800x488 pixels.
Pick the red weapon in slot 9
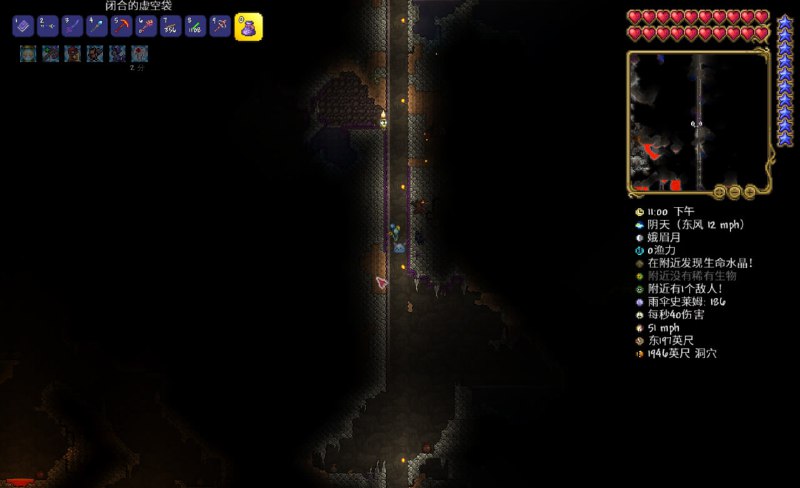pos(219,27)
